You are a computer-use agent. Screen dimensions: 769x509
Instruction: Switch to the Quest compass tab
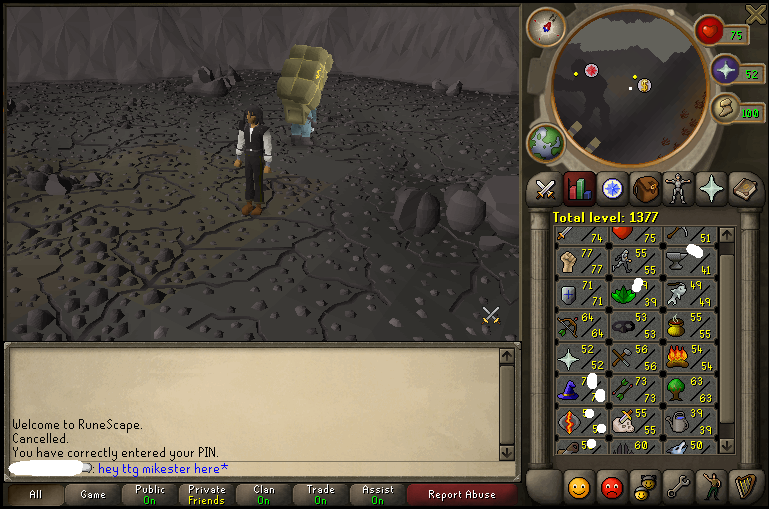pos(612,187)
